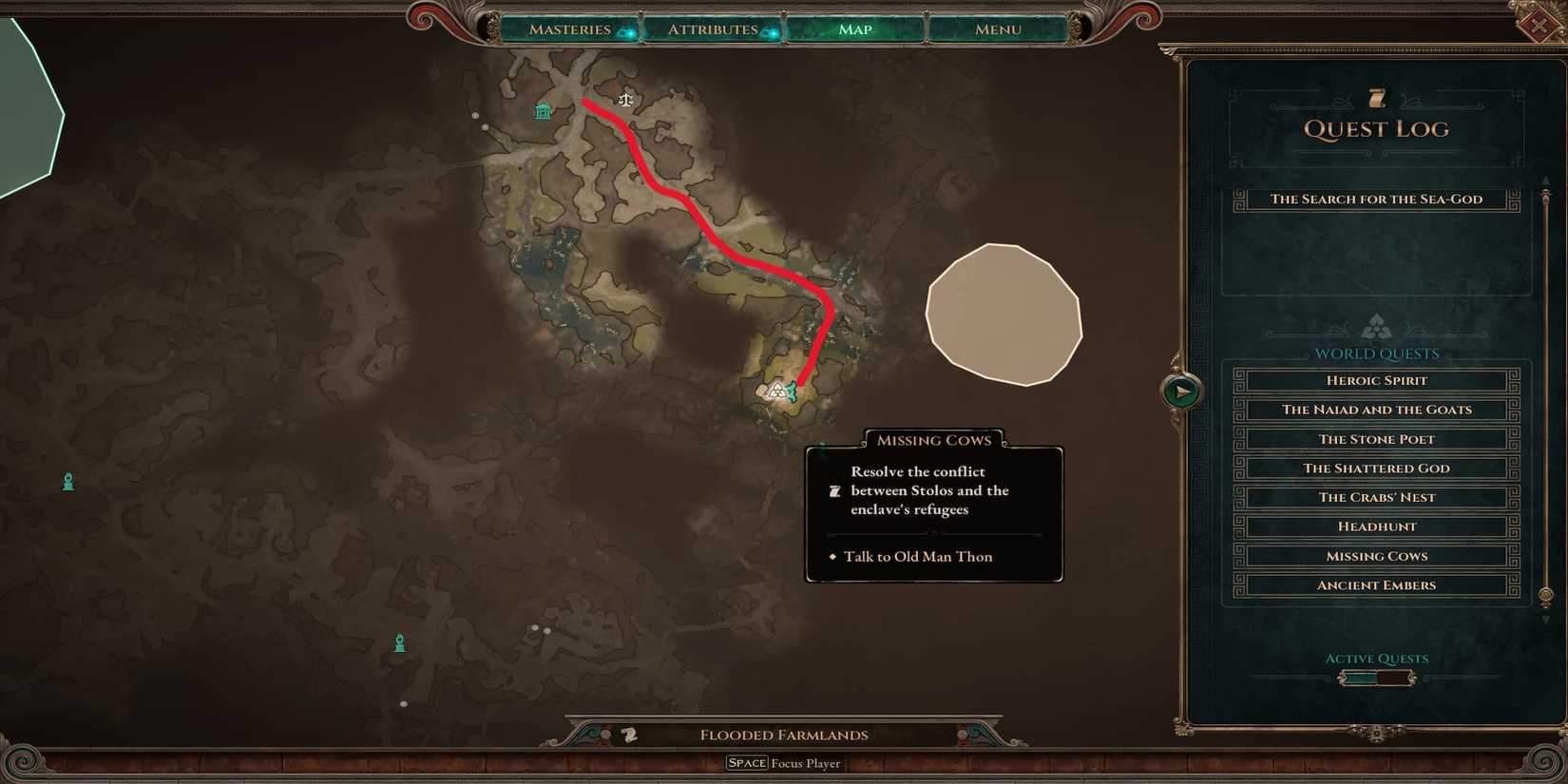This screenshot has width=1568, height=784.
Task: Select the Heroic Spirit quest
Action: tap(1376, 380)
